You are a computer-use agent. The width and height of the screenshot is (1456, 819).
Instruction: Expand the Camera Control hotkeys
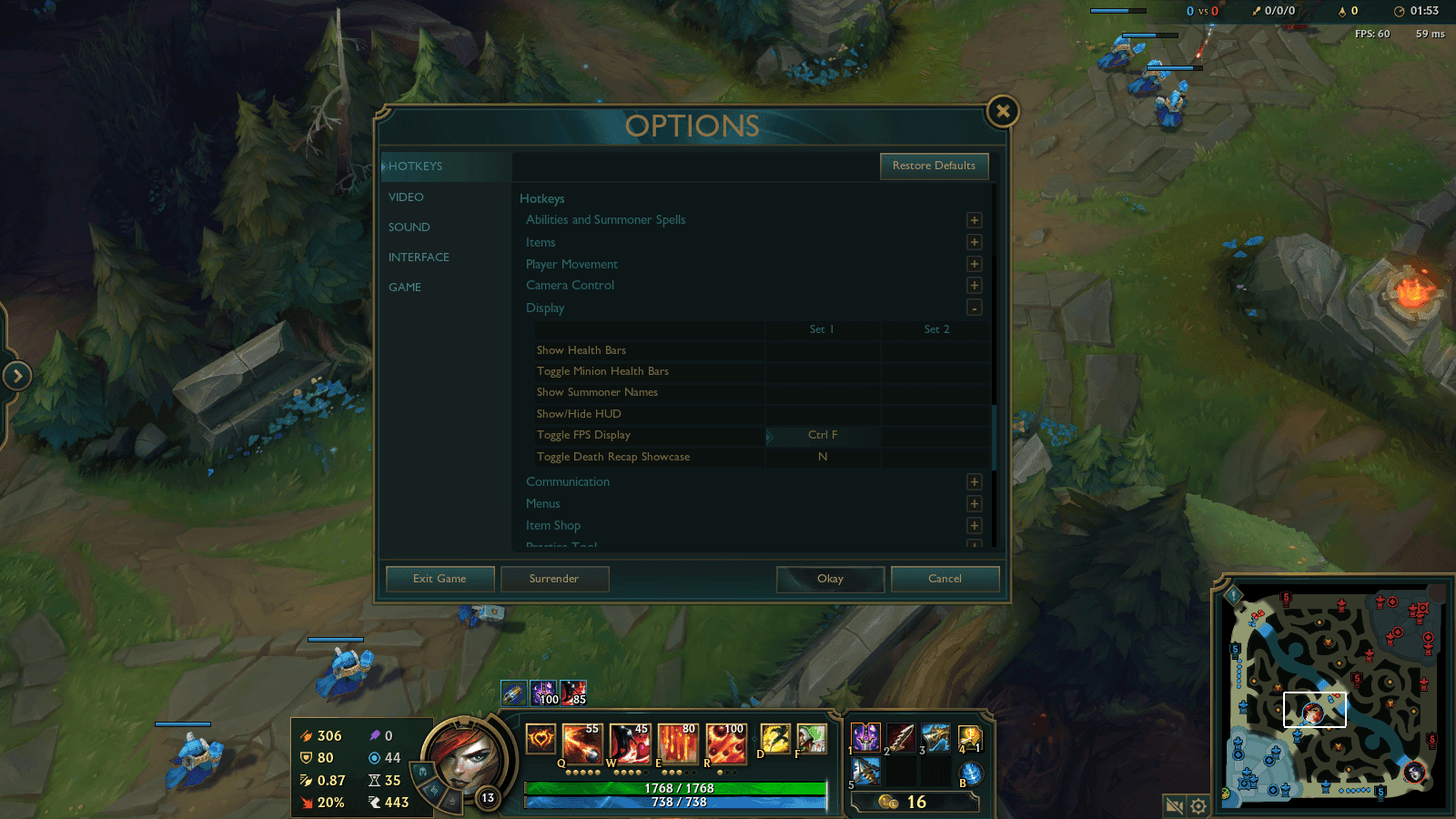974,286
